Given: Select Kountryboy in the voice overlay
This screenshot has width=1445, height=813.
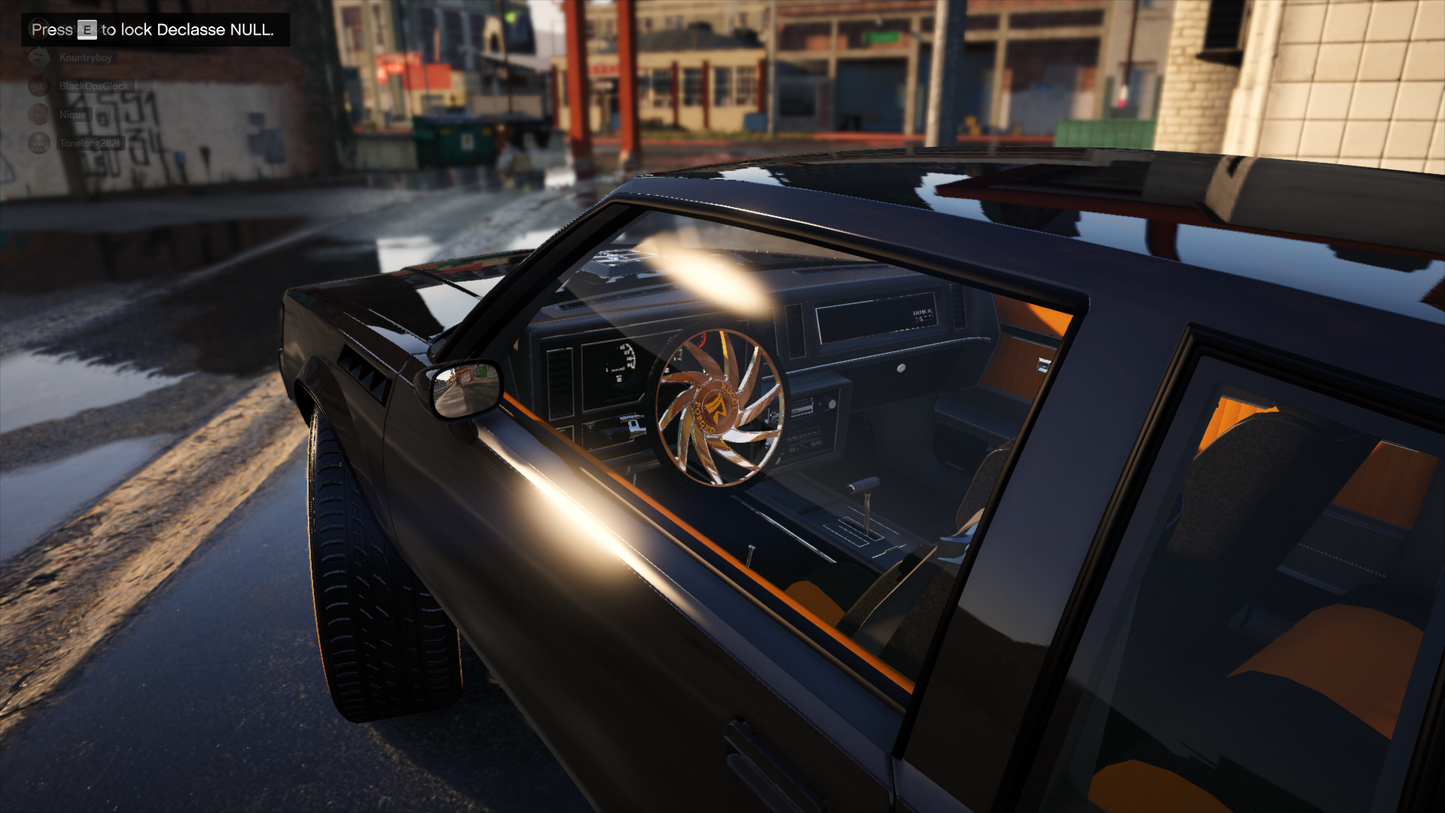Looking at the screenshot, I should pyautogui.click(x=84, y=58).
